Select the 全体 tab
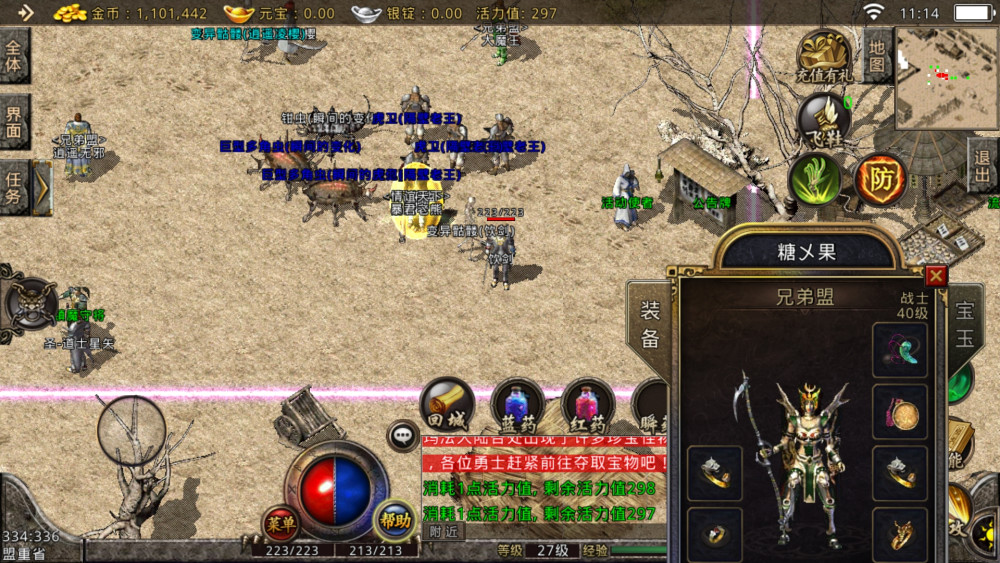The width and height of the screenshot is (1000, 563). pyautogui.click(x=14, y=56)
